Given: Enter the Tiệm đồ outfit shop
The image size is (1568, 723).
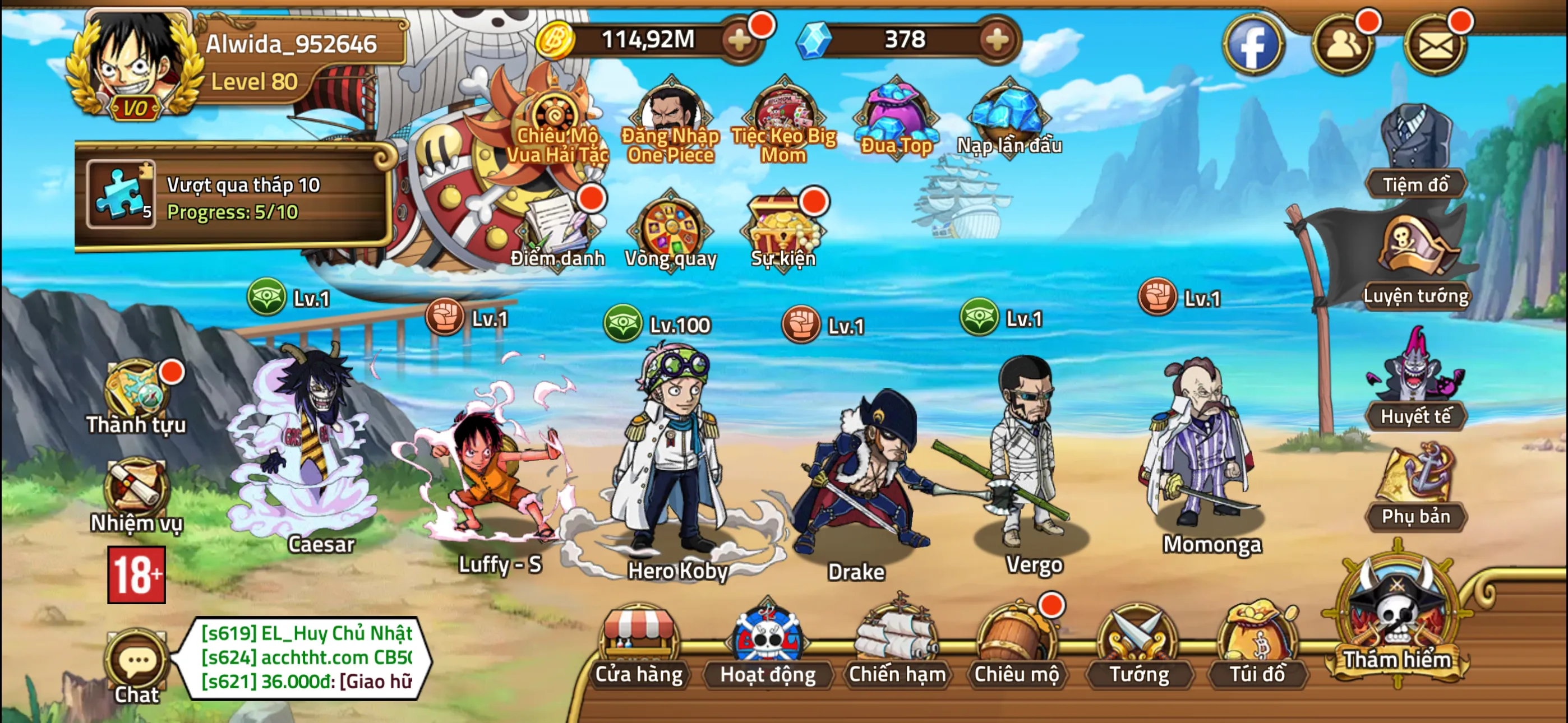Looking at the screenshot, I should (1415, 152).
